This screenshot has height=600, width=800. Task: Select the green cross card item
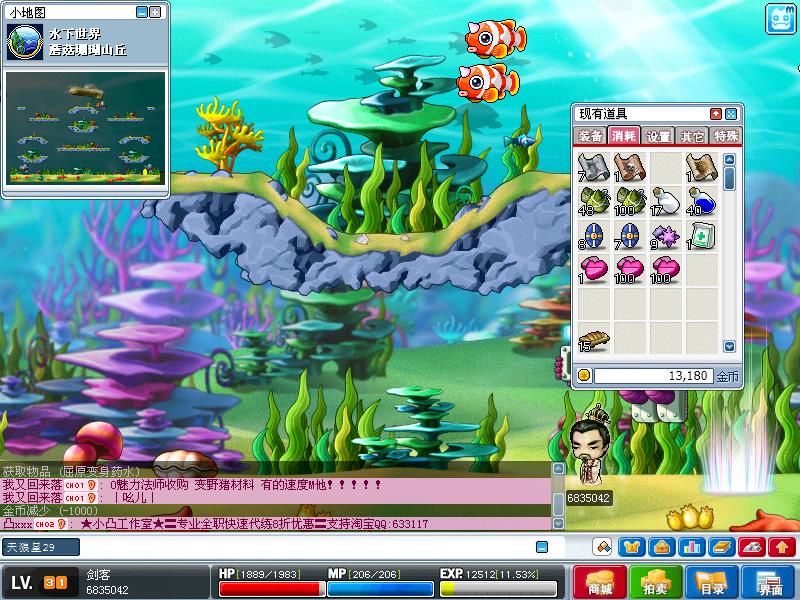tap(701, 236)
